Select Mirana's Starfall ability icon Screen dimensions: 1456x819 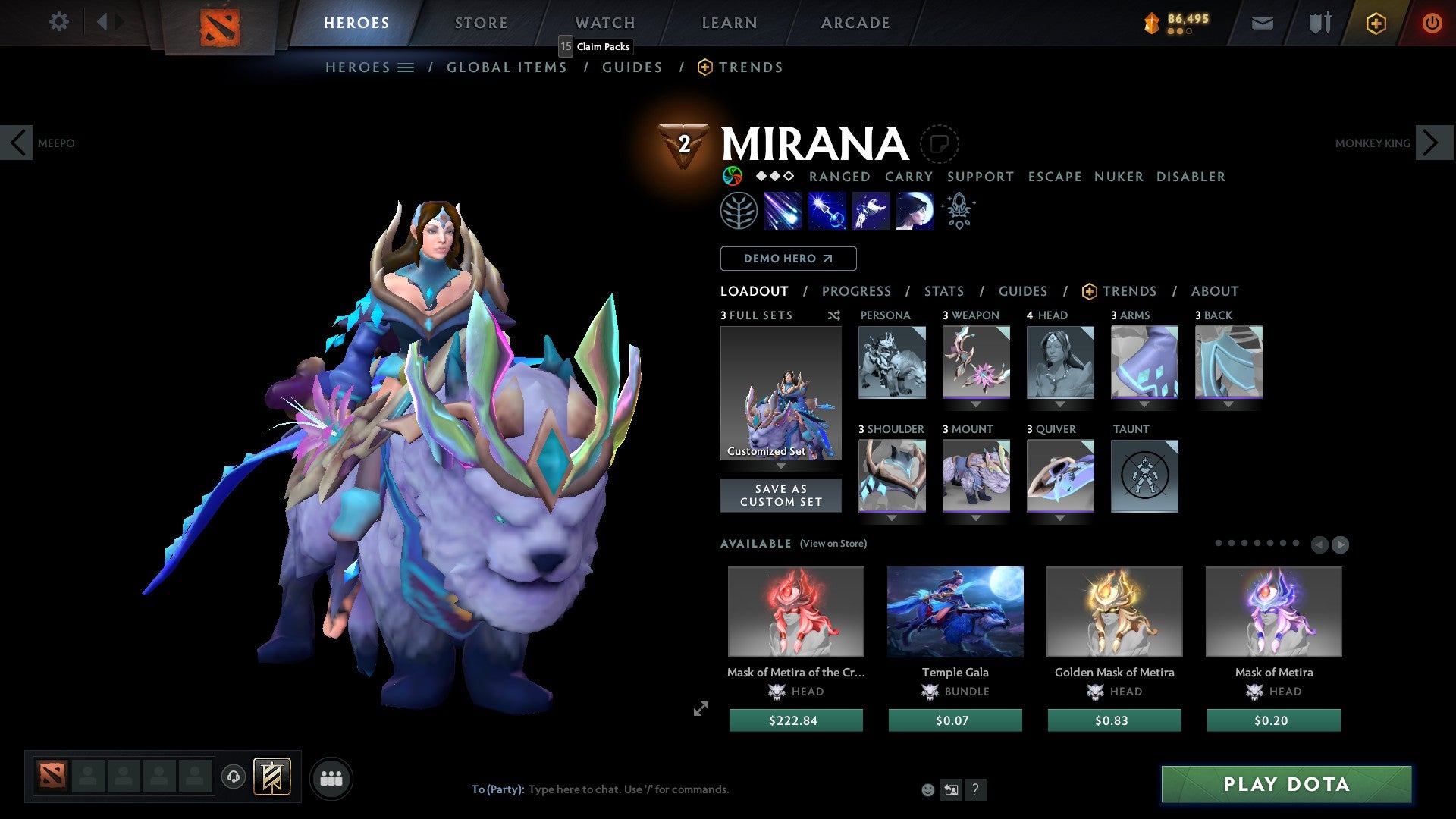(785, 211)
